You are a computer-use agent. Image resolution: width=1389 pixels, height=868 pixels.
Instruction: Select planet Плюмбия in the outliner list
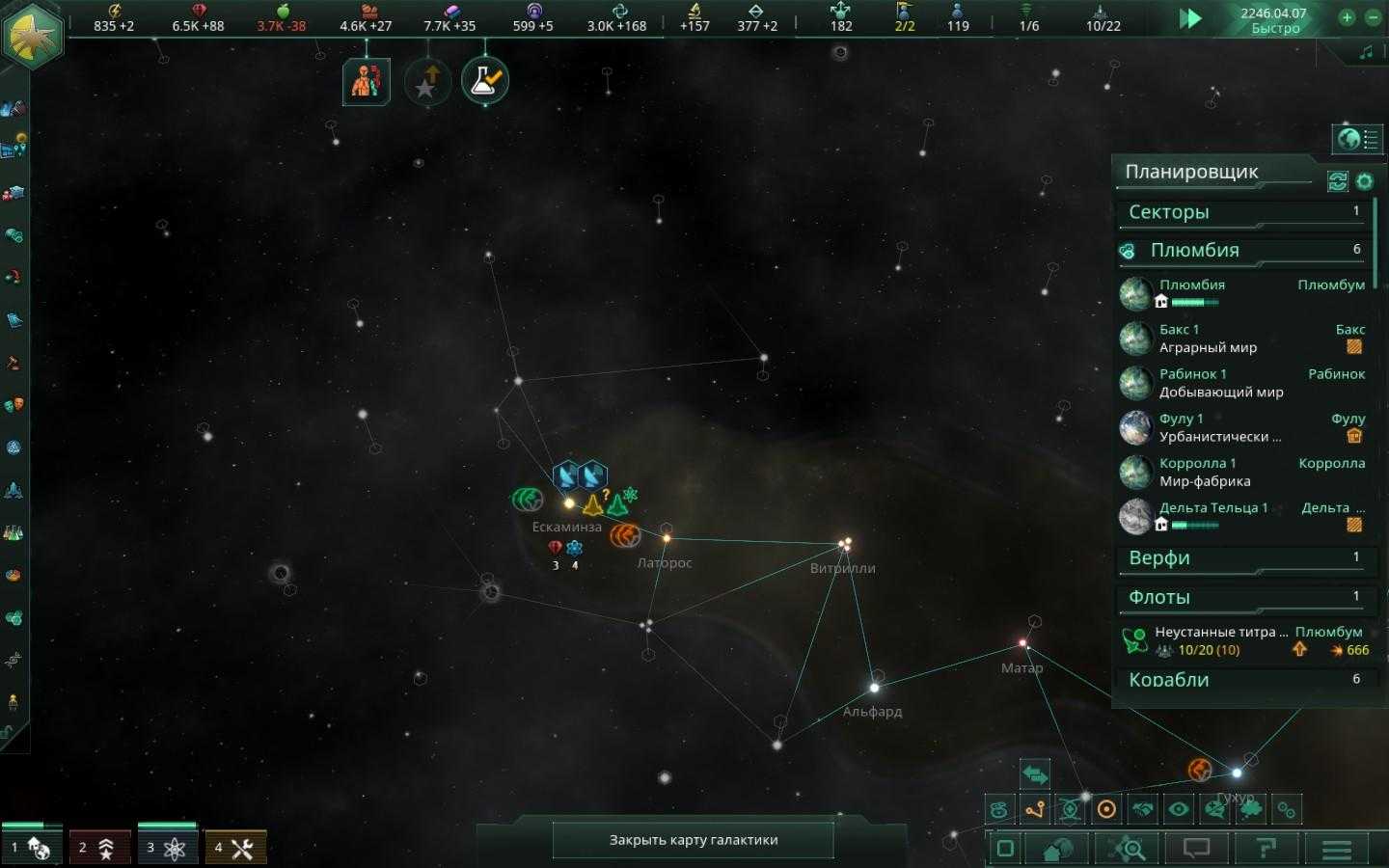(1244, 292)
